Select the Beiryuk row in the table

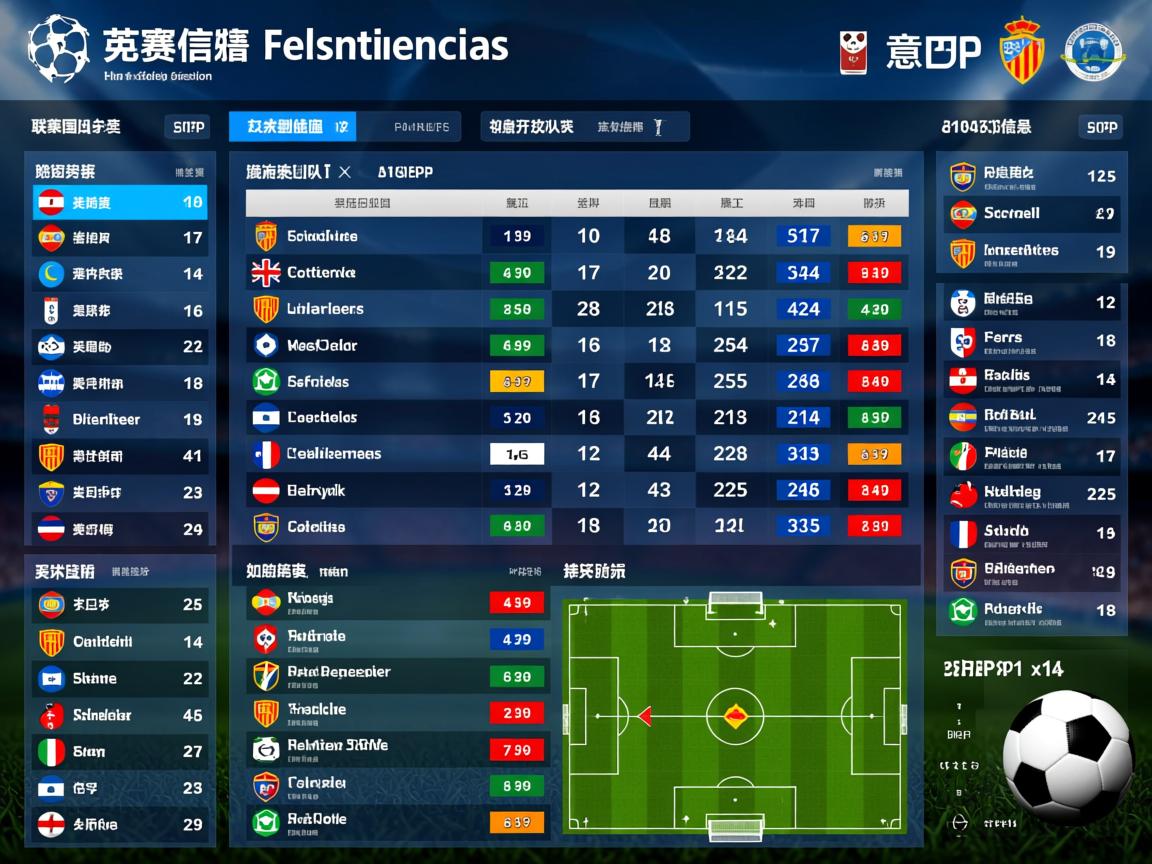tap(316, 490)
